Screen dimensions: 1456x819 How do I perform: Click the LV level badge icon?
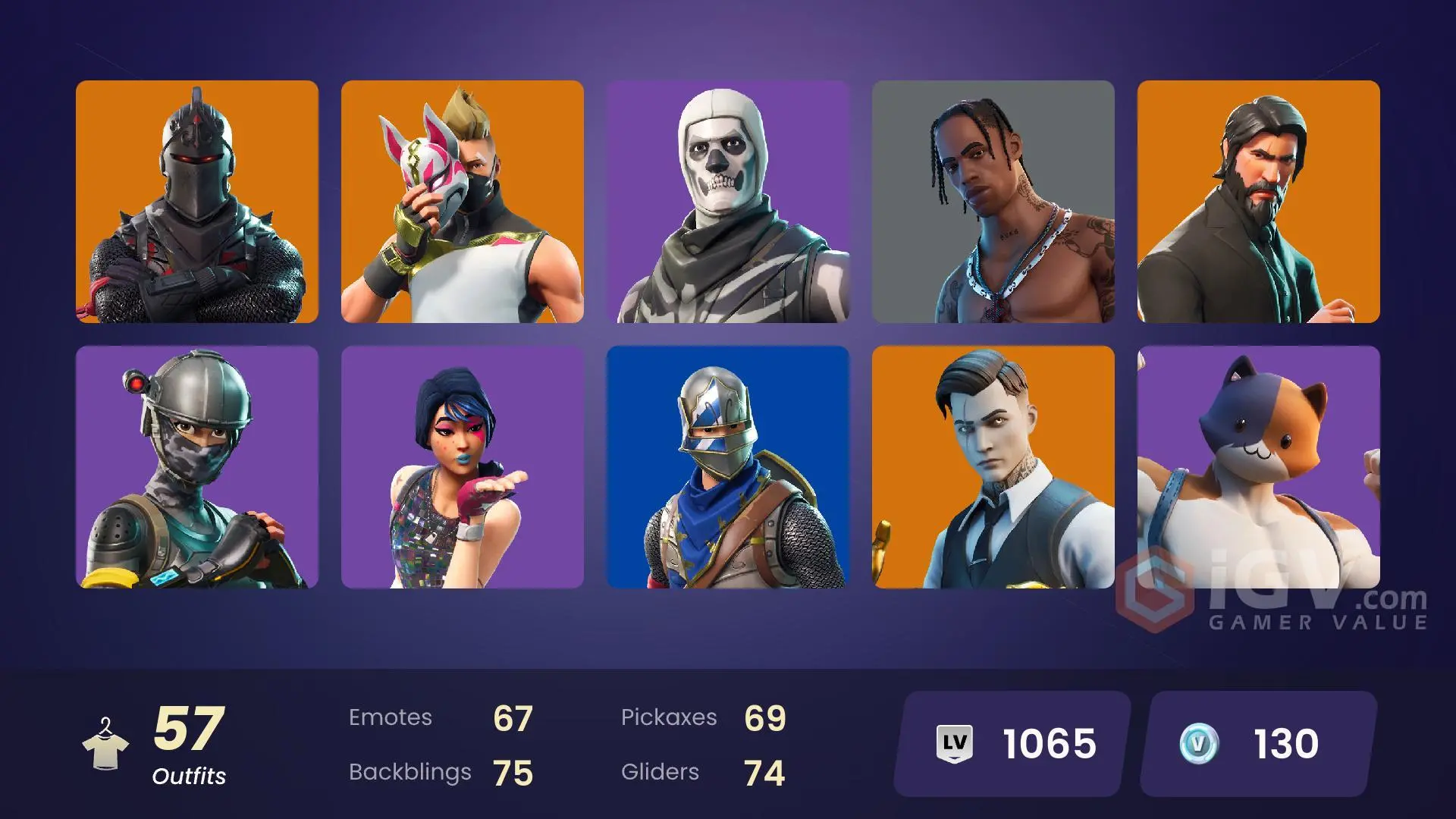[954, 742]
